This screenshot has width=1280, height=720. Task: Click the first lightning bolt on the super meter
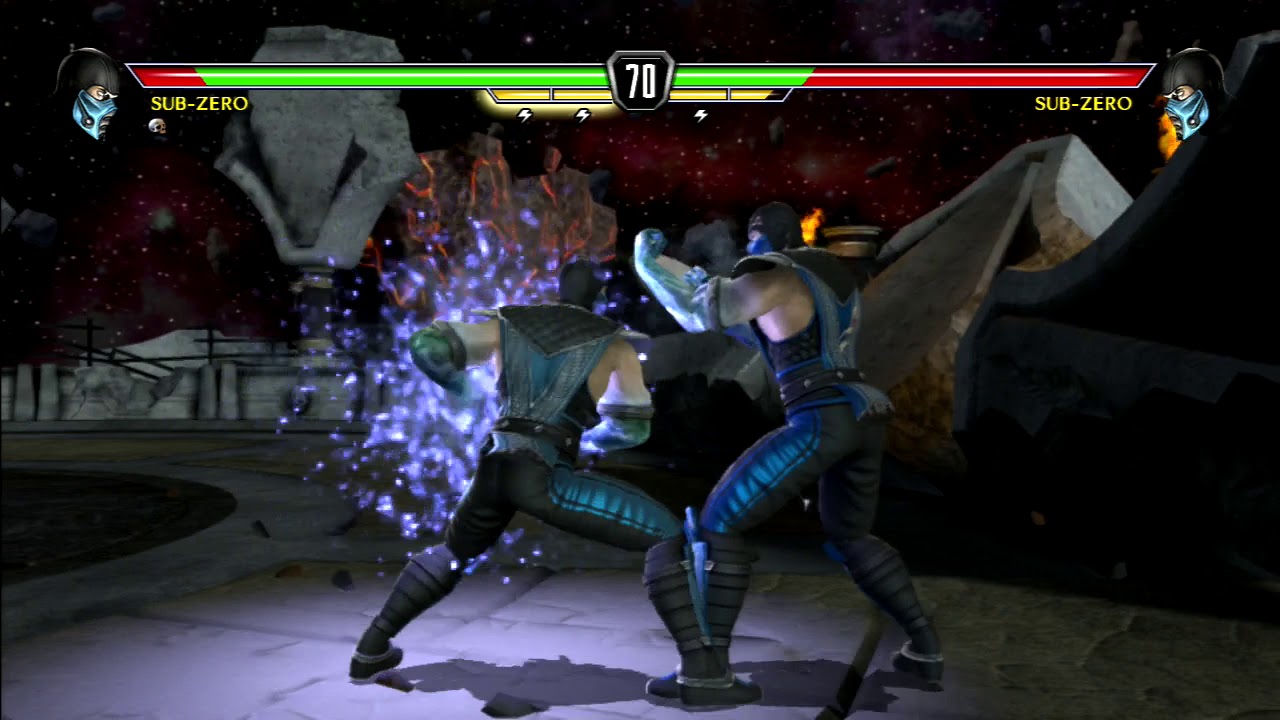(524, 115)
